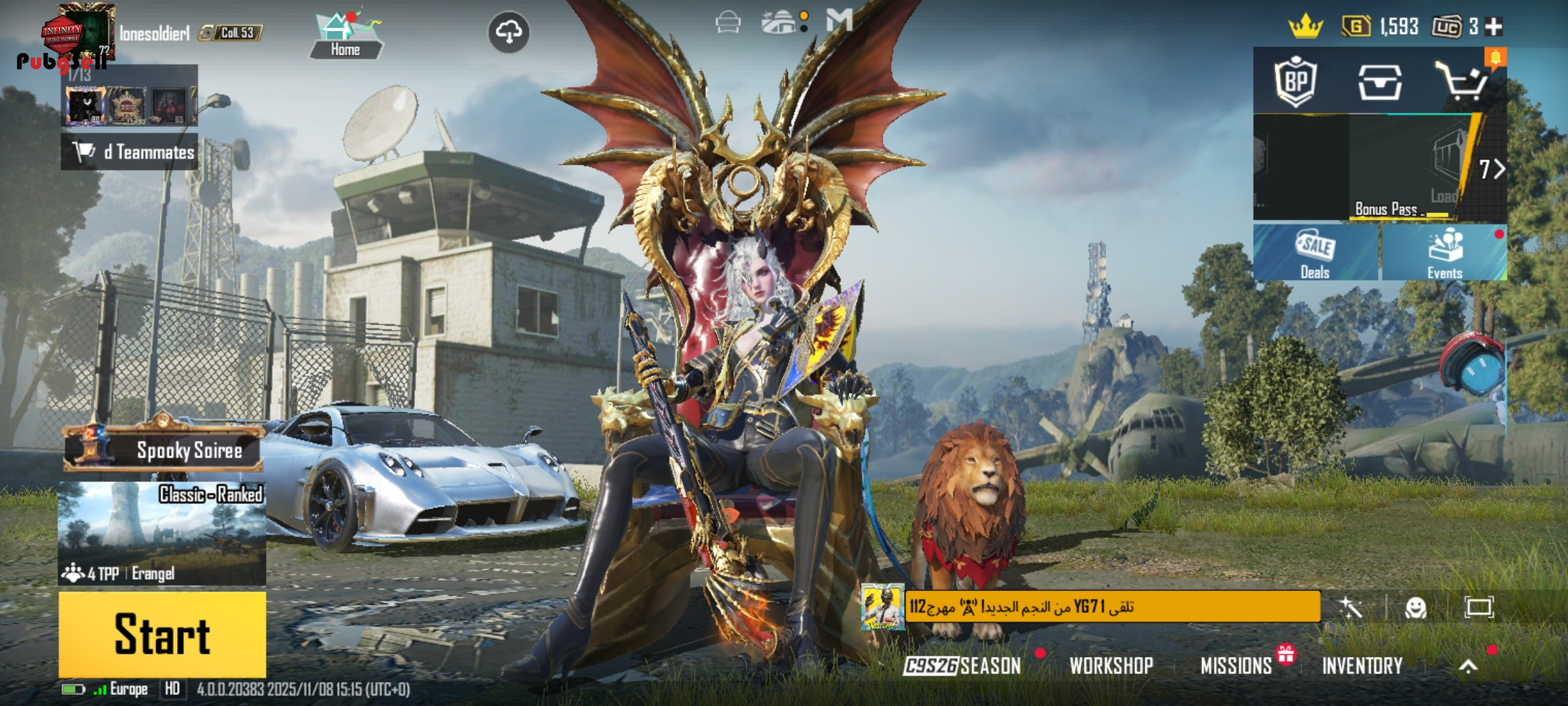This screenshot has height=706, width=1568.
Task: Open the Inventory menu
Action: click(1362, 665)
